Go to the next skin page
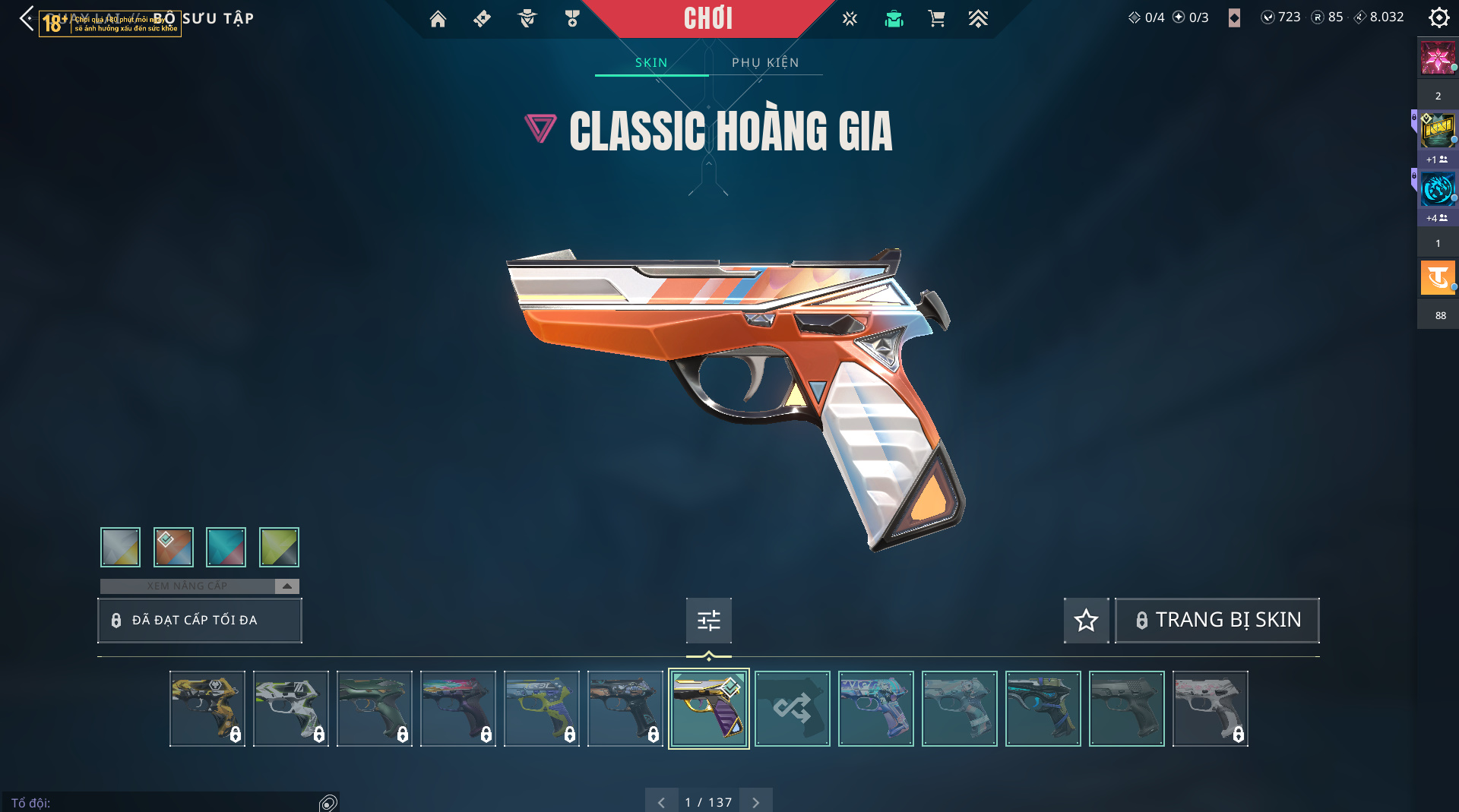Screen dimensions: 1459x812 point(755,802)
